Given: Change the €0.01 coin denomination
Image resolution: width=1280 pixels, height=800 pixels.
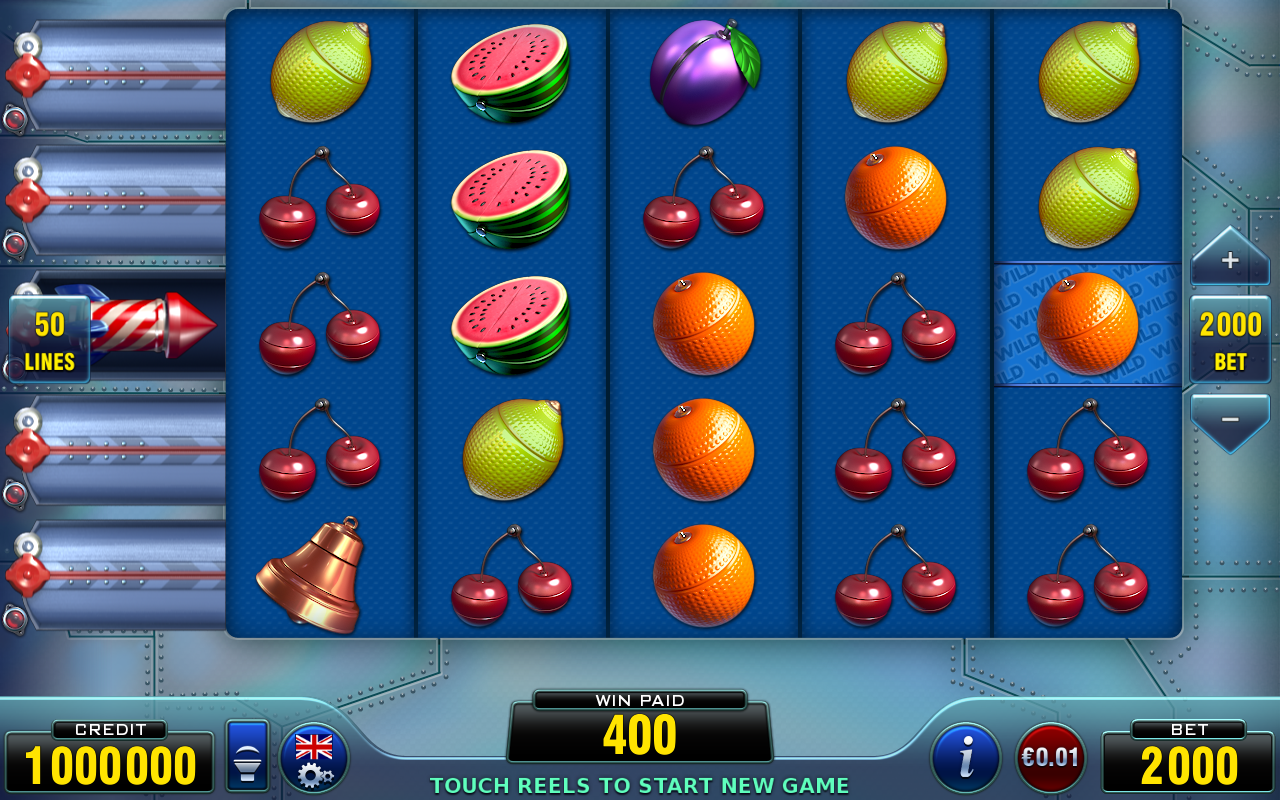Looking at the screenshot, I should click(x=1050, y=758).
